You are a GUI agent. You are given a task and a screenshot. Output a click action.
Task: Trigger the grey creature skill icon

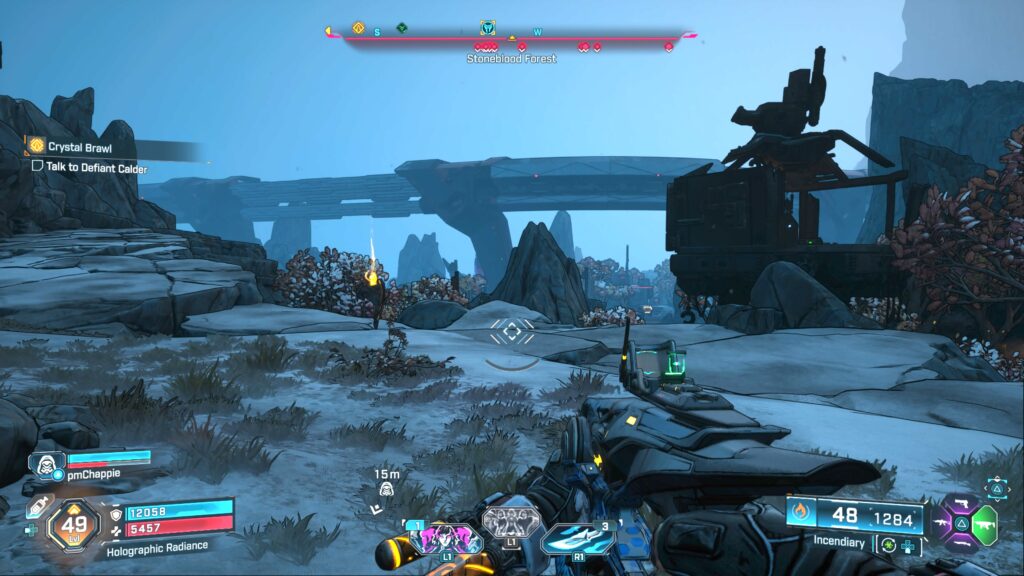[511, 522]
